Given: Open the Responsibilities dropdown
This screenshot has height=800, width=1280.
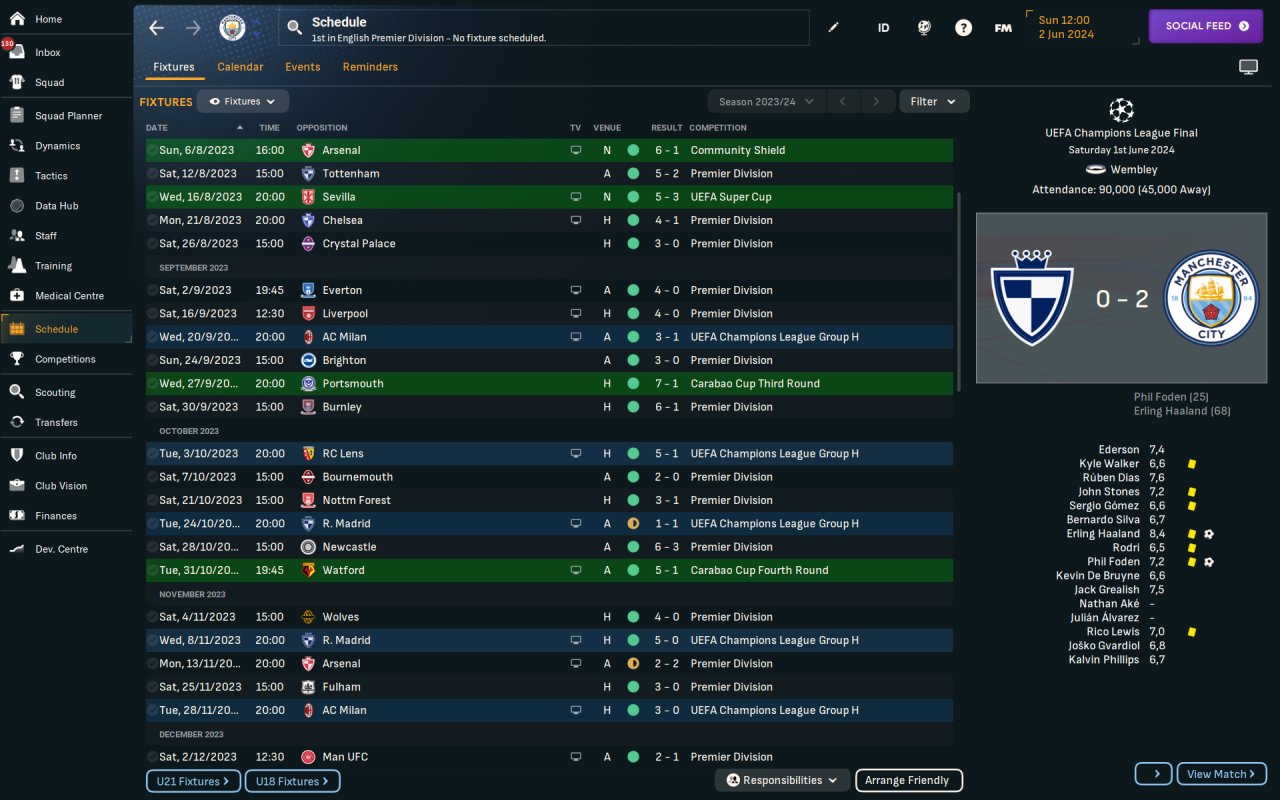Looking at the screenshot, I should pyautogui.click(x=782, y=780).
